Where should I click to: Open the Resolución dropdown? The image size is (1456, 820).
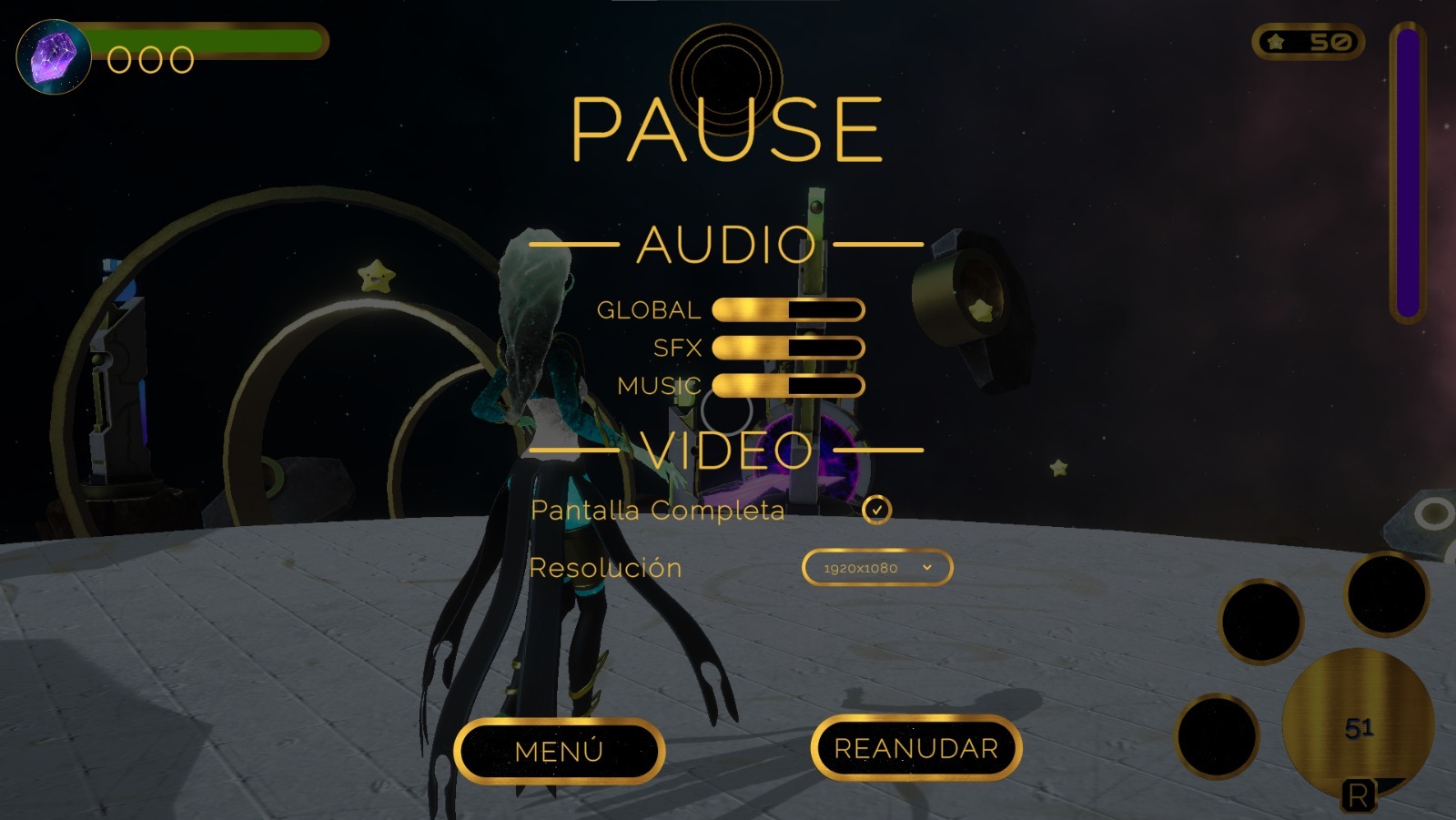876,568
